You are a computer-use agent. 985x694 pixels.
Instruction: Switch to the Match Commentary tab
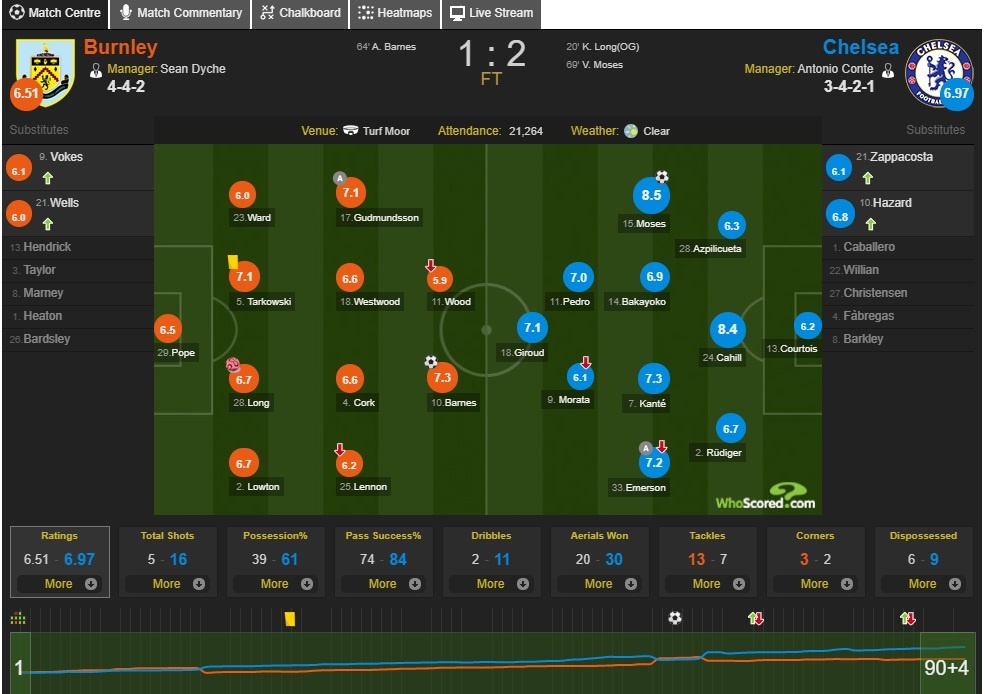pyautogui.click(x=181, y=13)
